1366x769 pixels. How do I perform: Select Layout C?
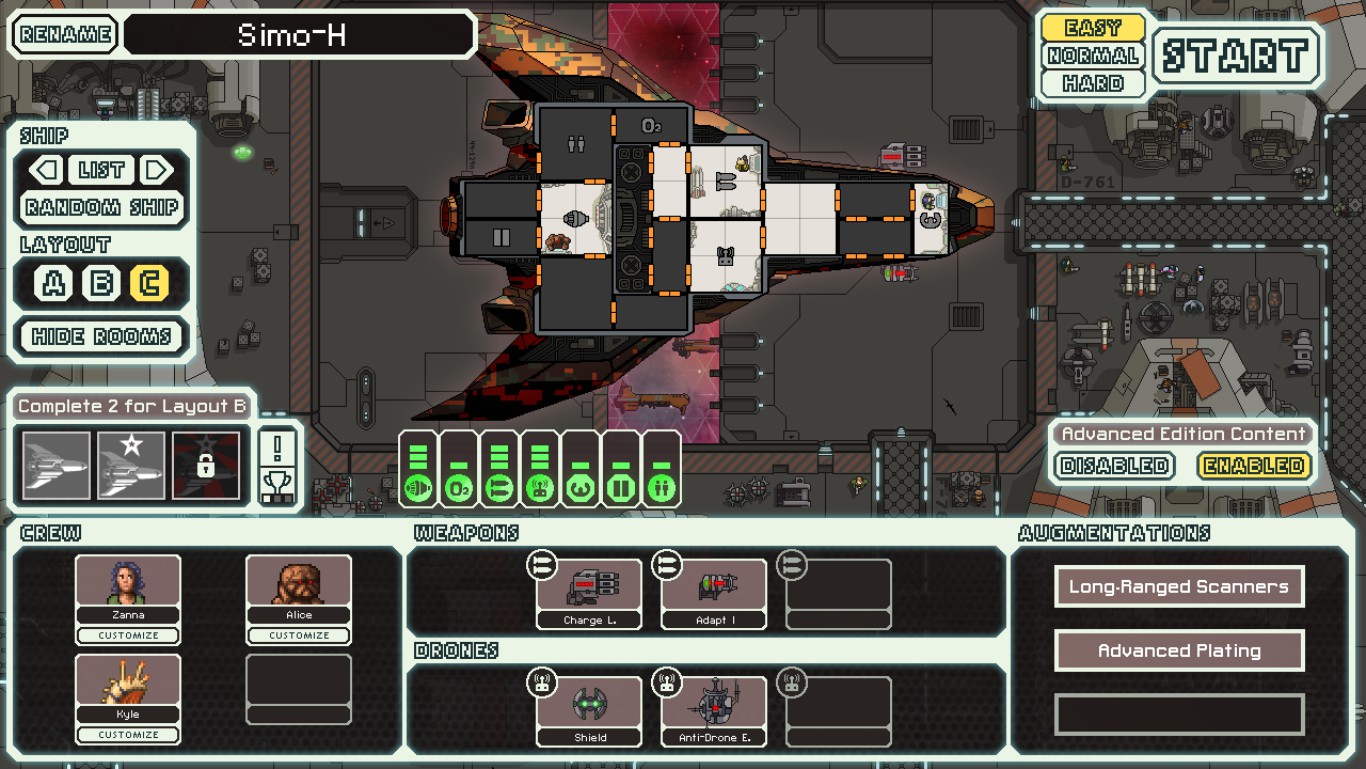point(148,284)
